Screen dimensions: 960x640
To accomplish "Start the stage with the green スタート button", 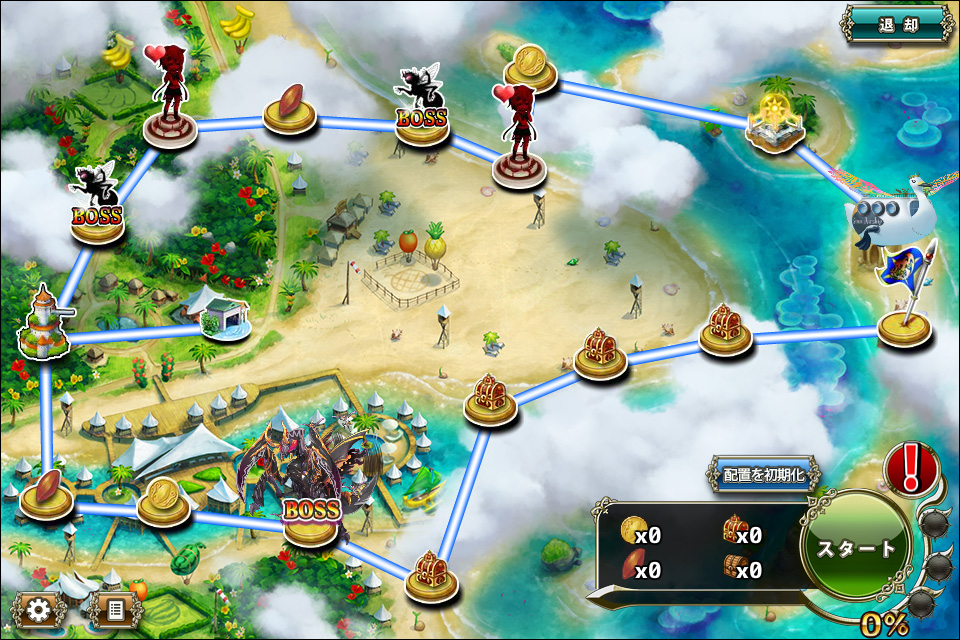I will (x=857, y=547).
